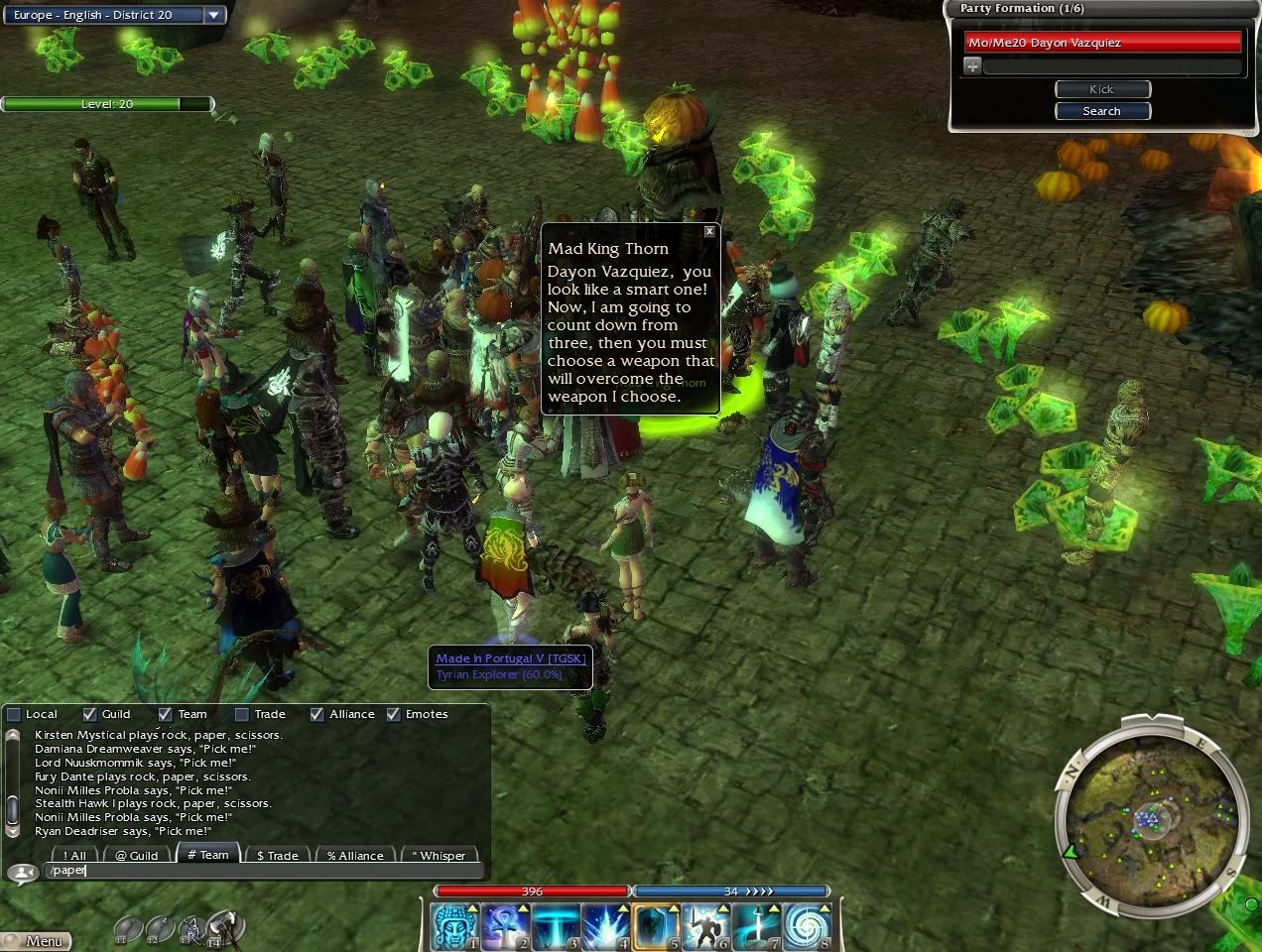Open the district selection dropdown

(x=214, y=15)
